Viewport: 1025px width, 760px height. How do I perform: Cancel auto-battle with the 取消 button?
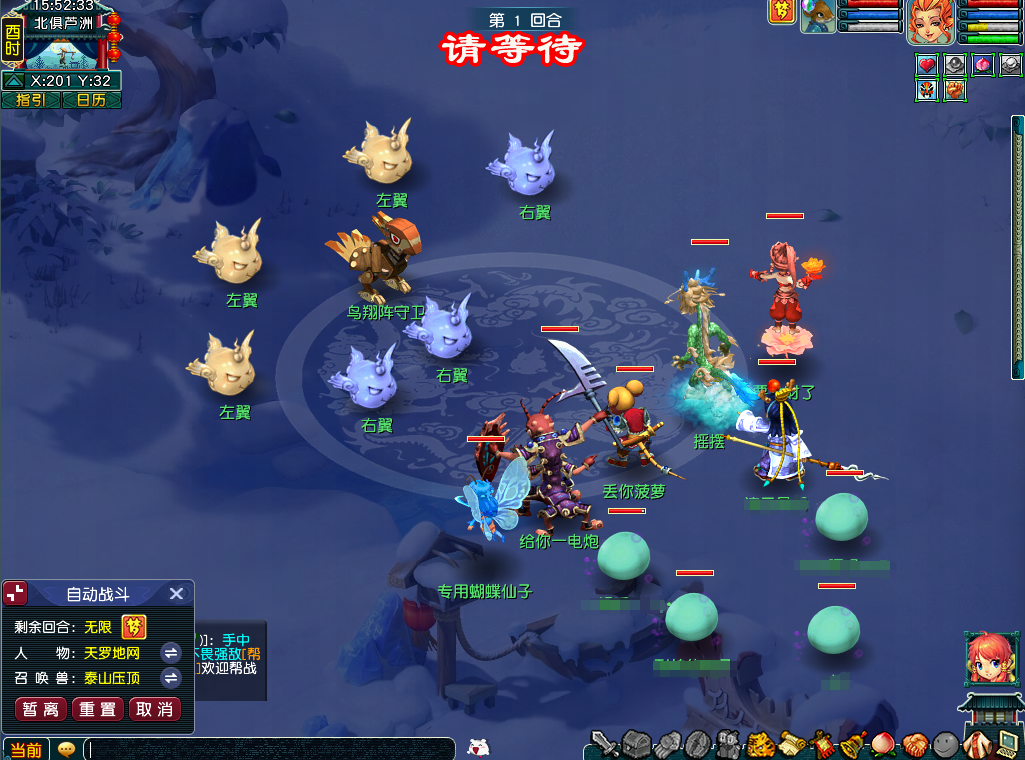[x=155, y=710]
